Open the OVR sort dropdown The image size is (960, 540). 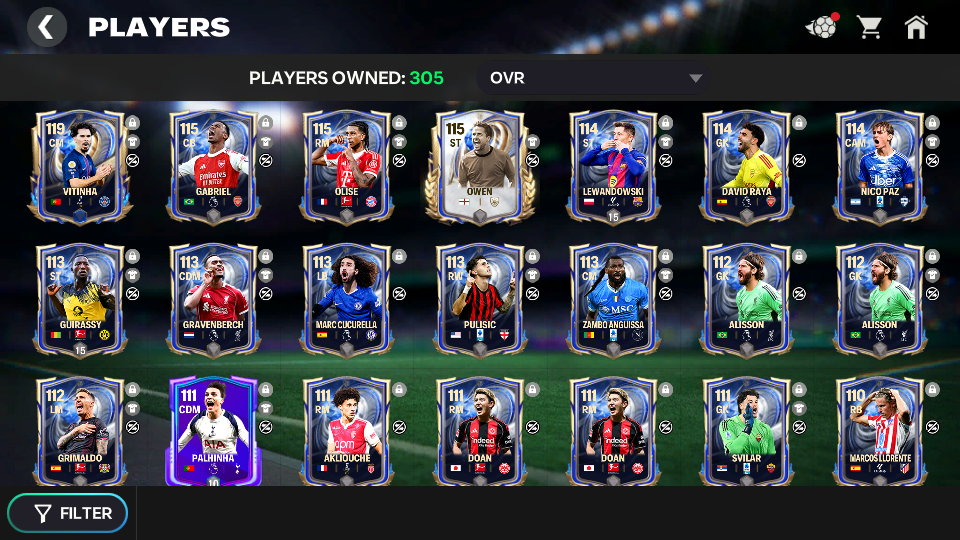(595, 78)
